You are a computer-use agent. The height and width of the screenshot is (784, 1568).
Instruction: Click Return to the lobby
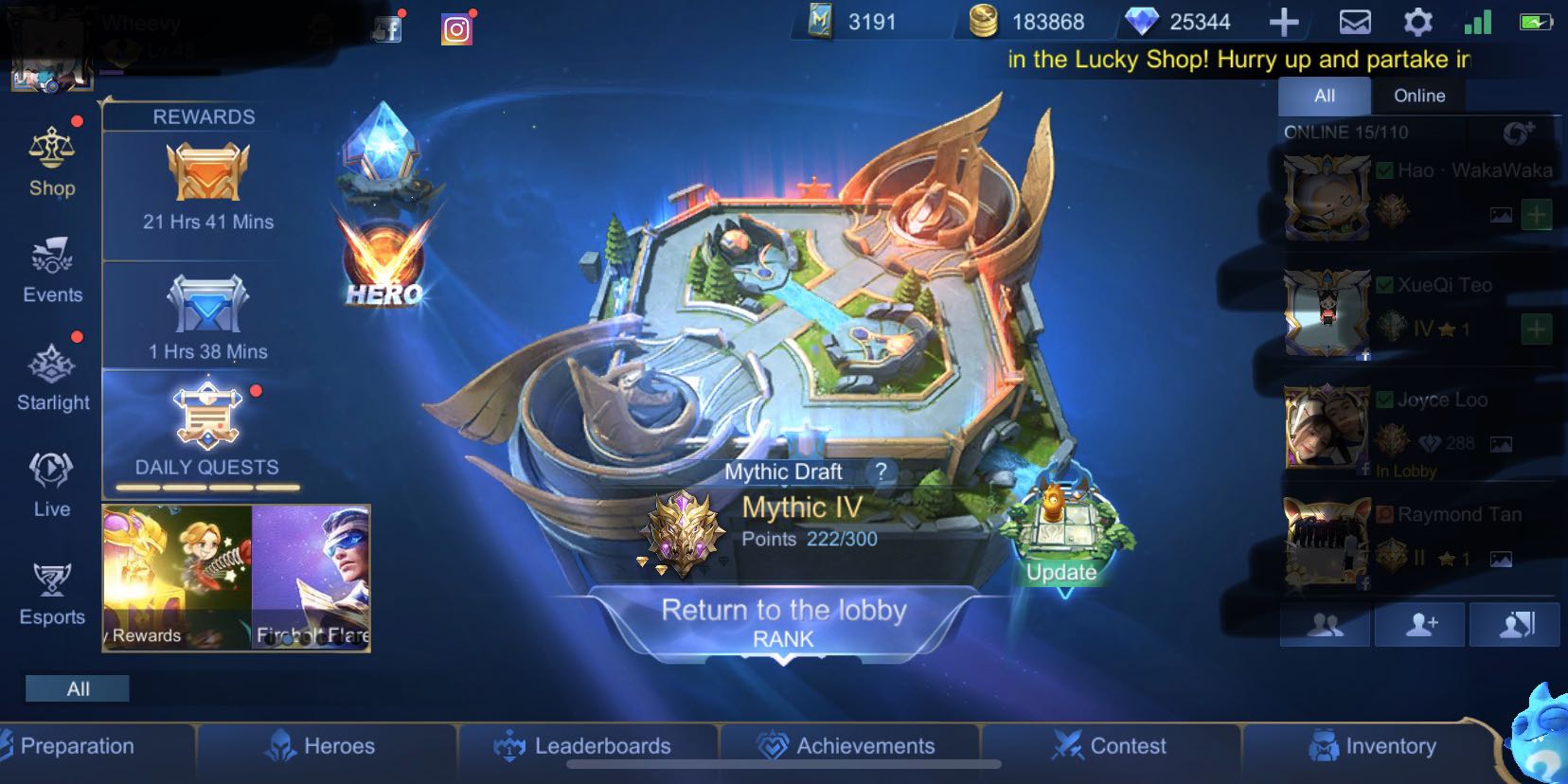tap(784, 611)
